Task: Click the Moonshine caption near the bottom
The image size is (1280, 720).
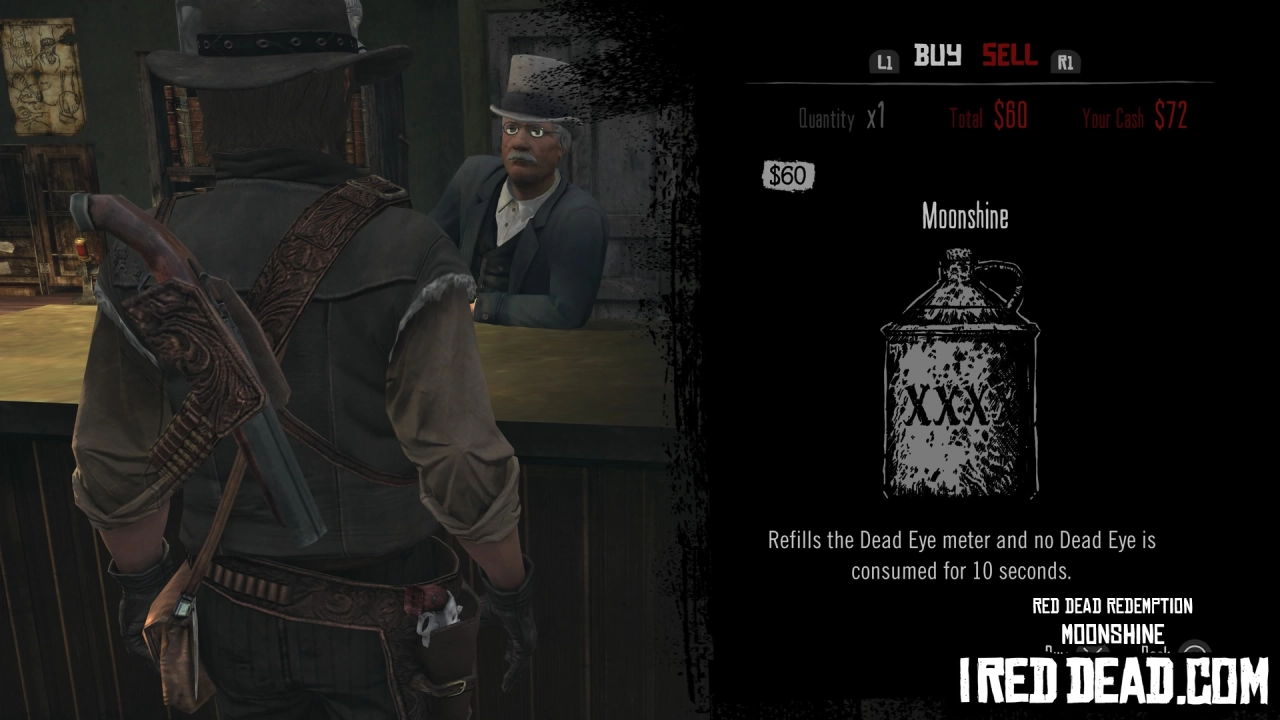Action: pos(1110,633)
